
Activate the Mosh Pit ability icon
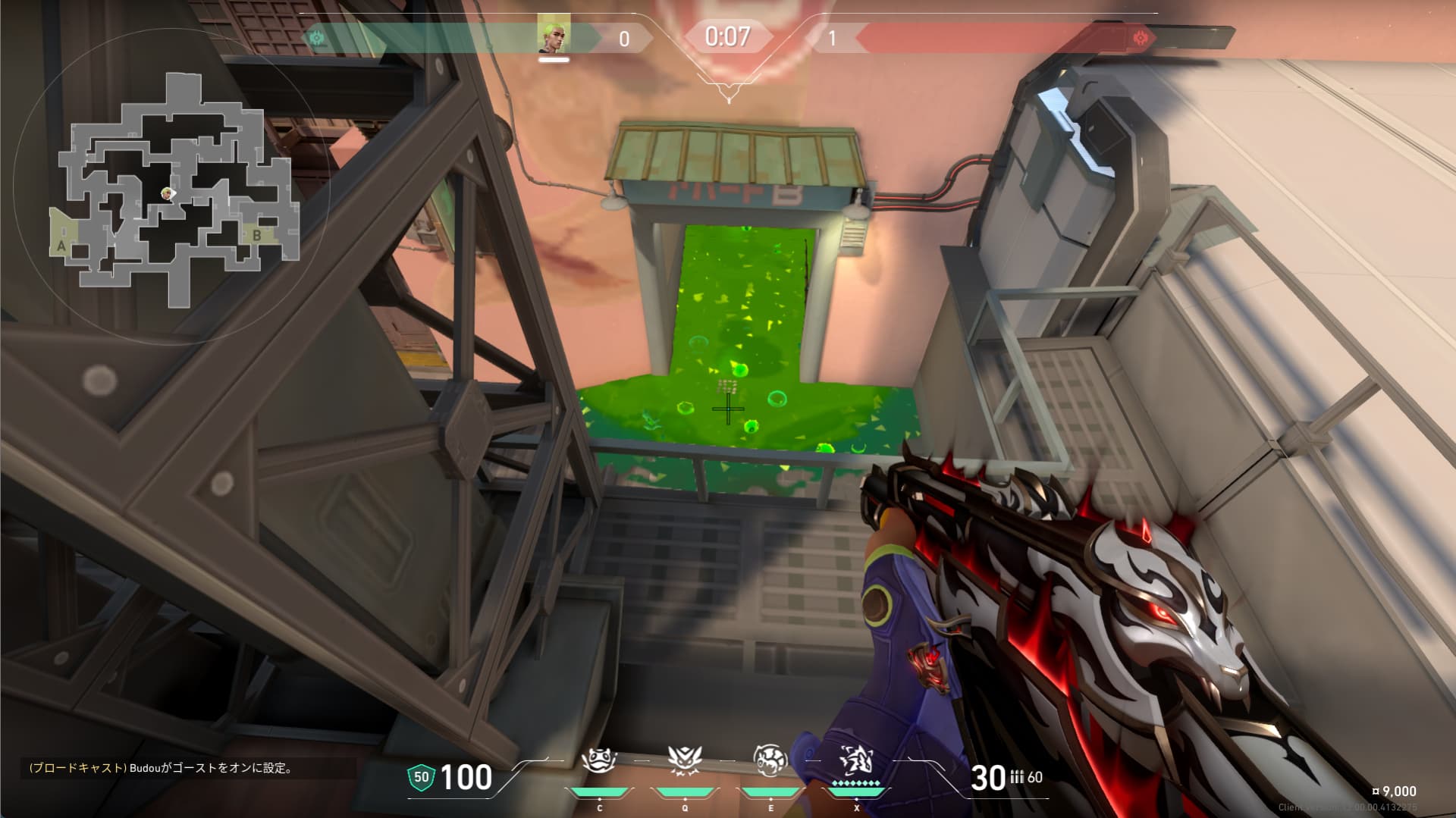[x=599, y=760]
